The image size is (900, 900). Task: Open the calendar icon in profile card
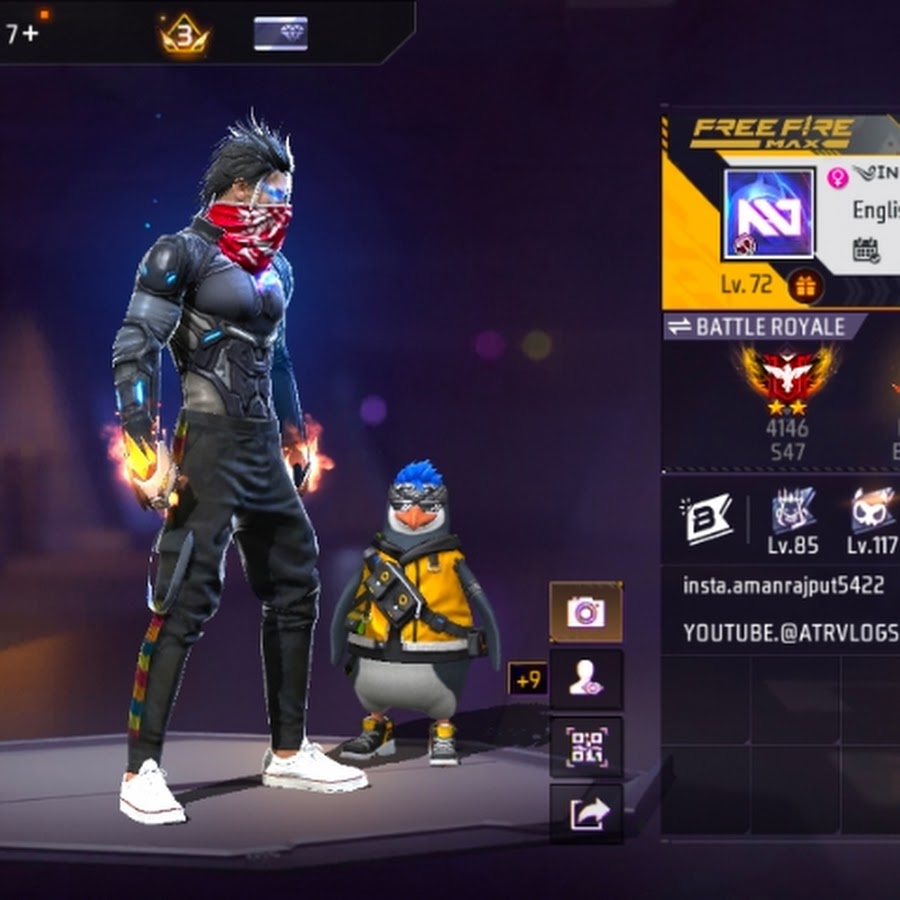(866, 250)
